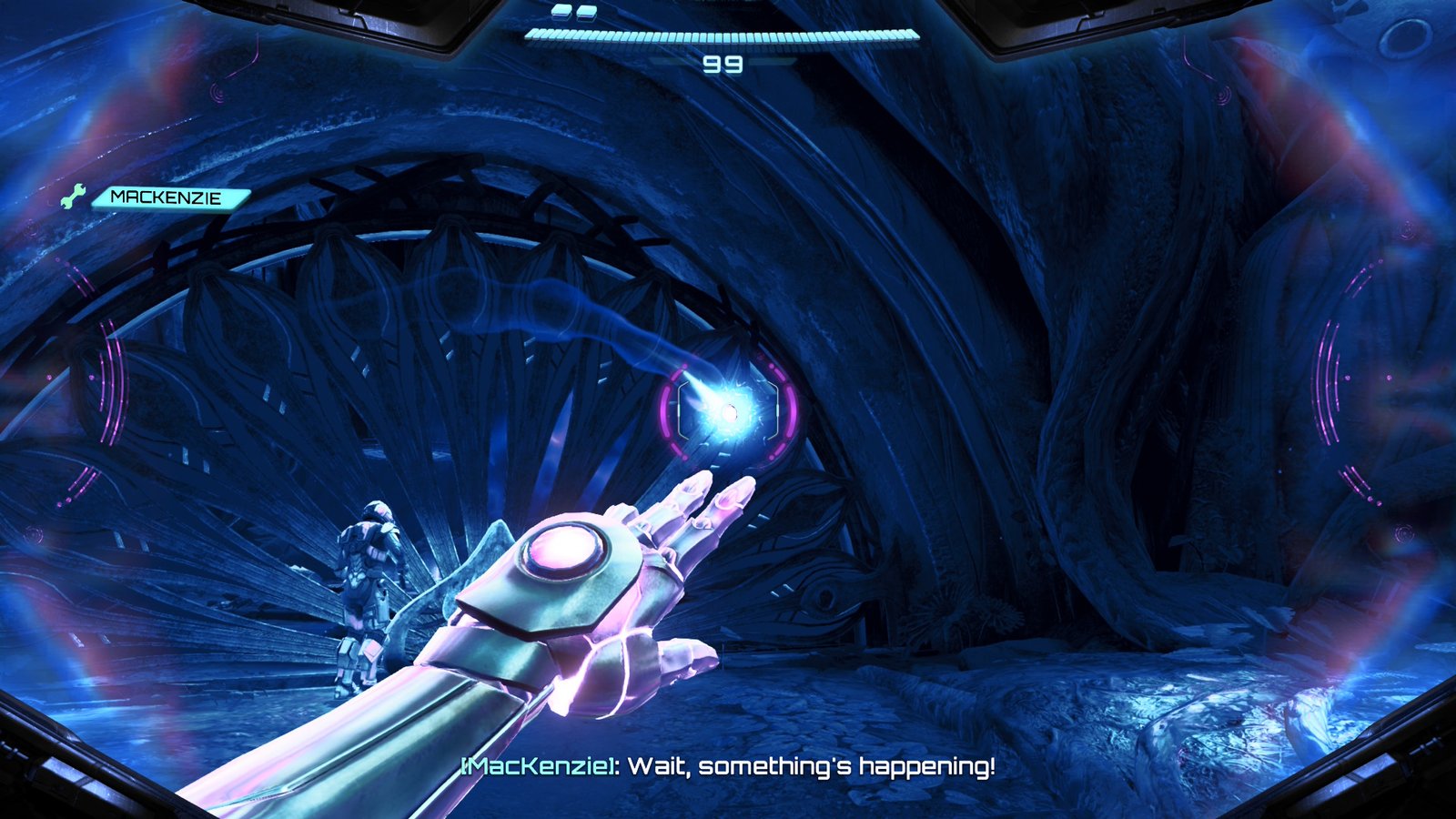This screenshot has height=819, width=1456.
Task: Toggle the upper-center helmet panel
Action: [x=719, y=7]
